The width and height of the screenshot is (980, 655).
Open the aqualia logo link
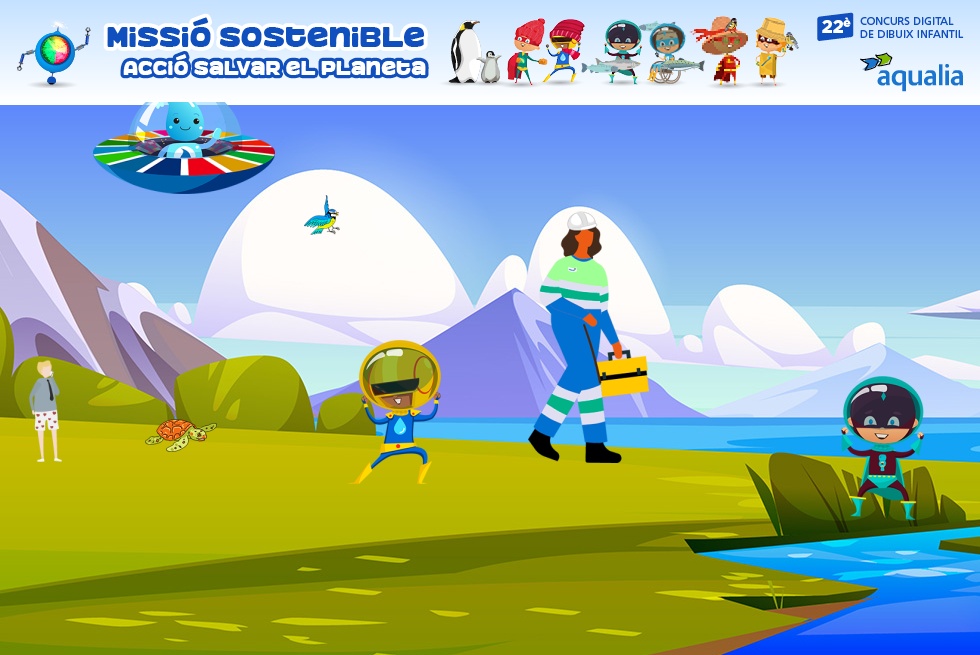[911, 72]
